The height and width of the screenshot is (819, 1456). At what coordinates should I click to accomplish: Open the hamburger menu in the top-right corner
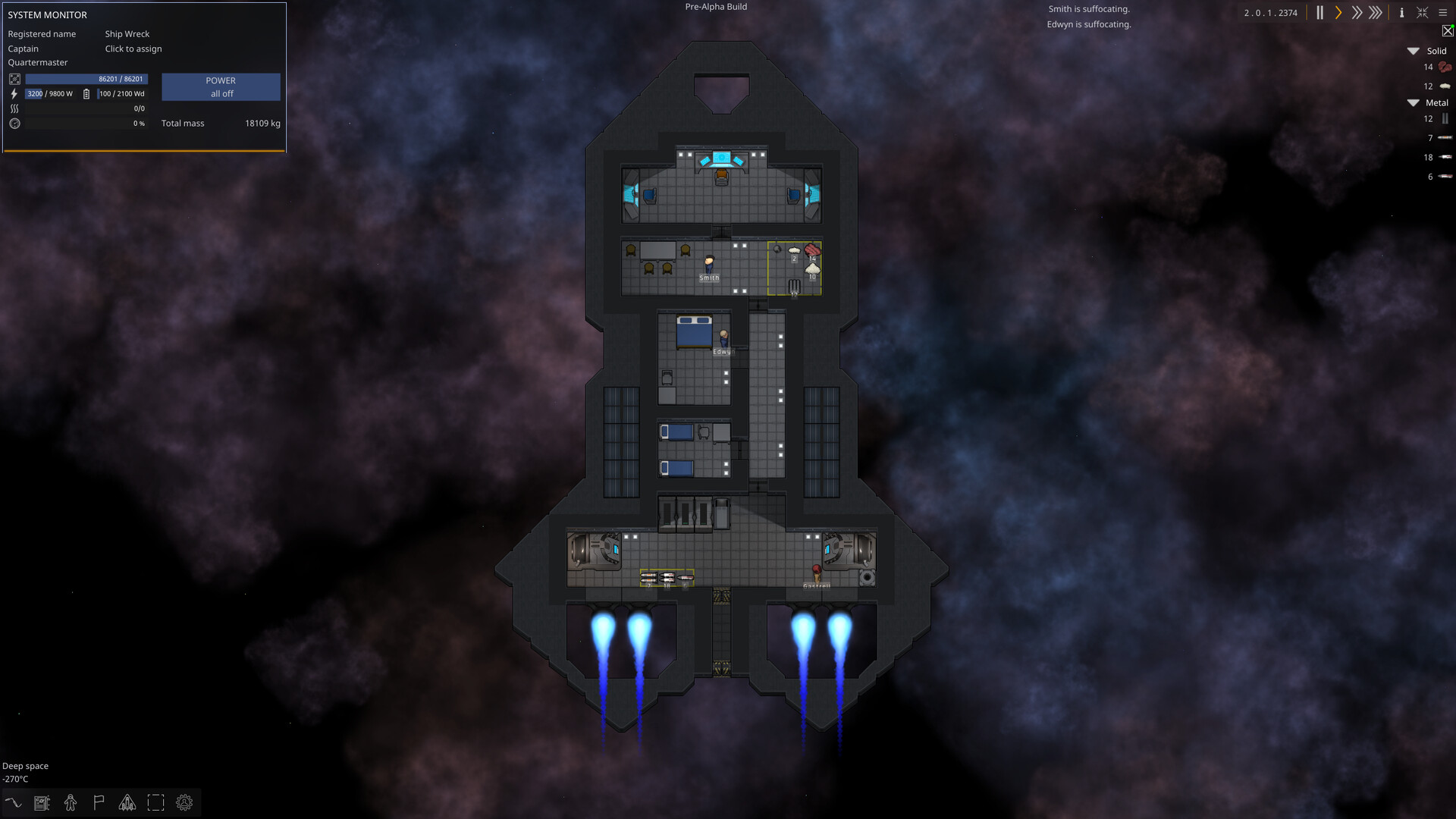[x=1444, y=13]
